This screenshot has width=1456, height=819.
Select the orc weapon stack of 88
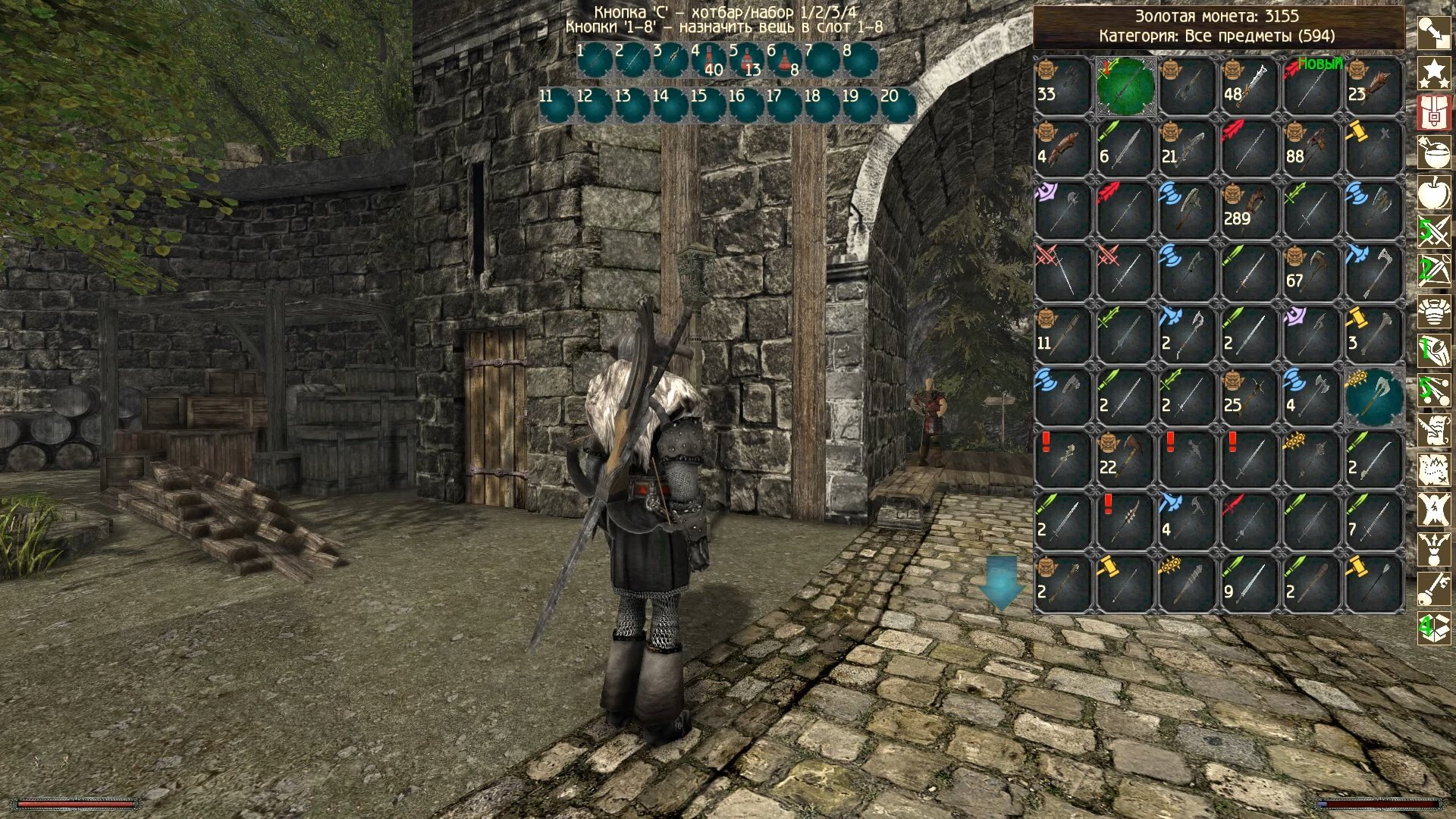[x=1312, y=148]
